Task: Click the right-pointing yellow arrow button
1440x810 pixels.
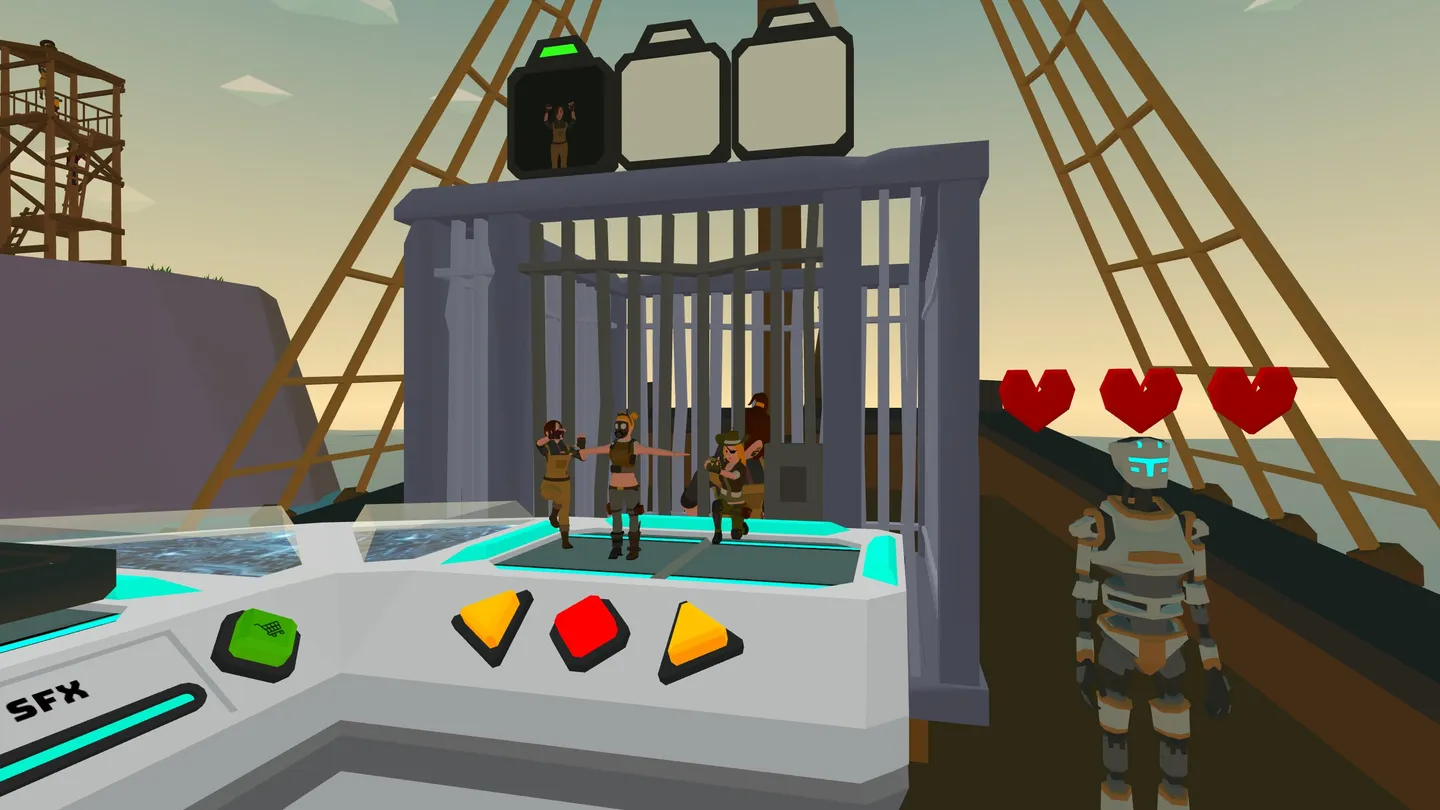Action: [x=696, y=636]
